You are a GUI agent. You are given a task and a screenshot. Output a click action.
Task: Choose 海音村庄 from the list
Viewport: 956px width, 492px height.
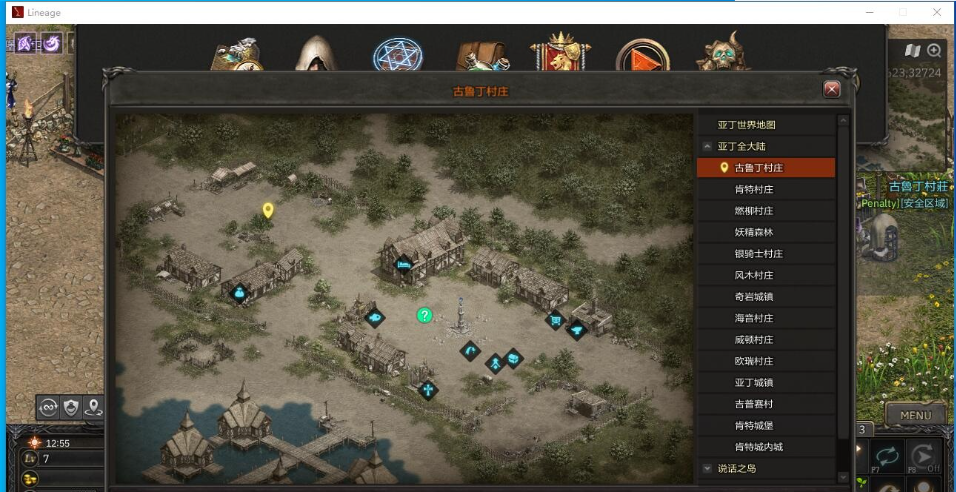tap(753, 318)
